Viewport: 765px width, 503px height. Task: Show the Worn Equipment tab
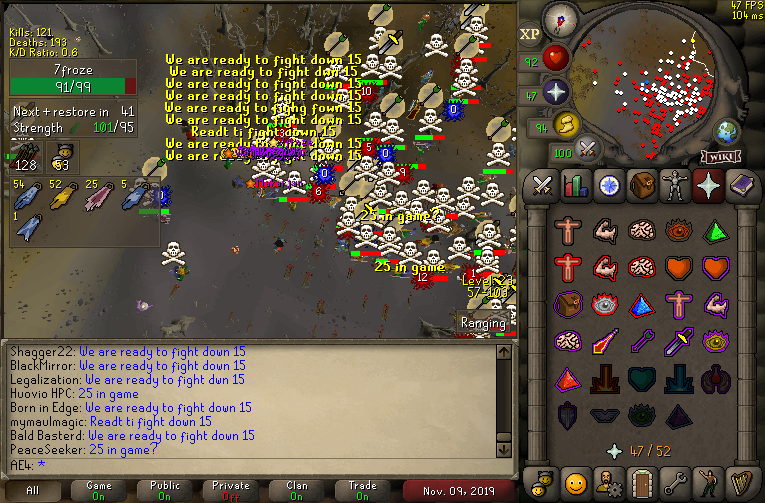coord(674,186)
